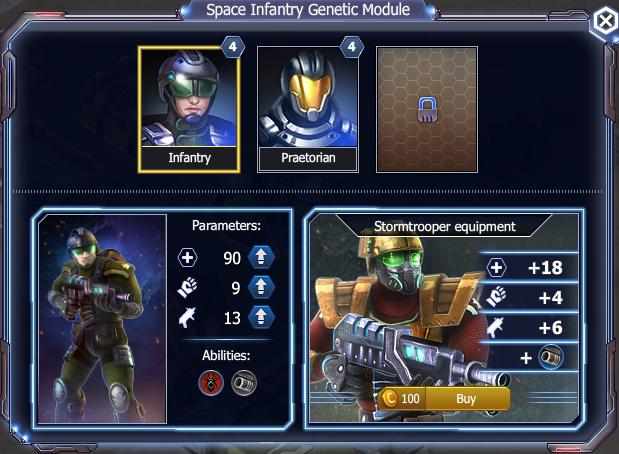Upgrade the ranged parameter of 13
The height and width of the screenshot is (454, 619).
tap(261, 317)
